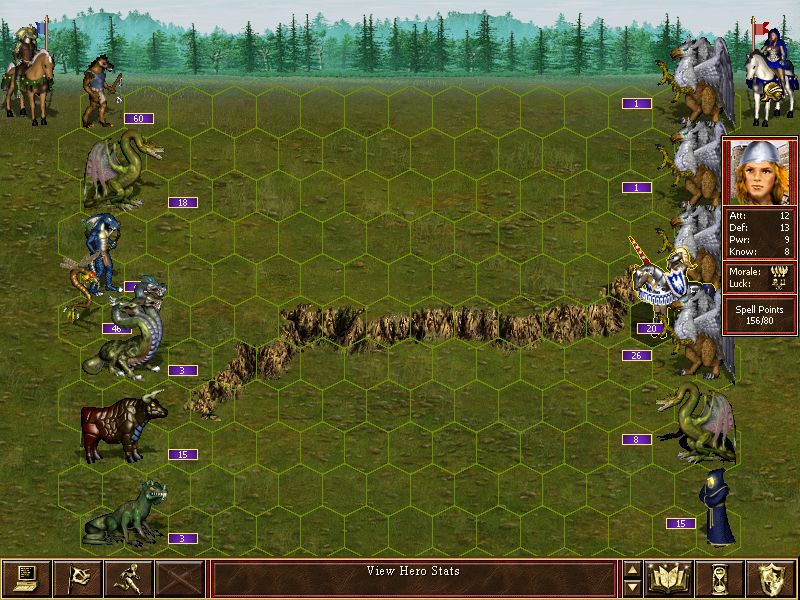Retreat using the running man button
The image size is (800, 600).
click(128, 578)
